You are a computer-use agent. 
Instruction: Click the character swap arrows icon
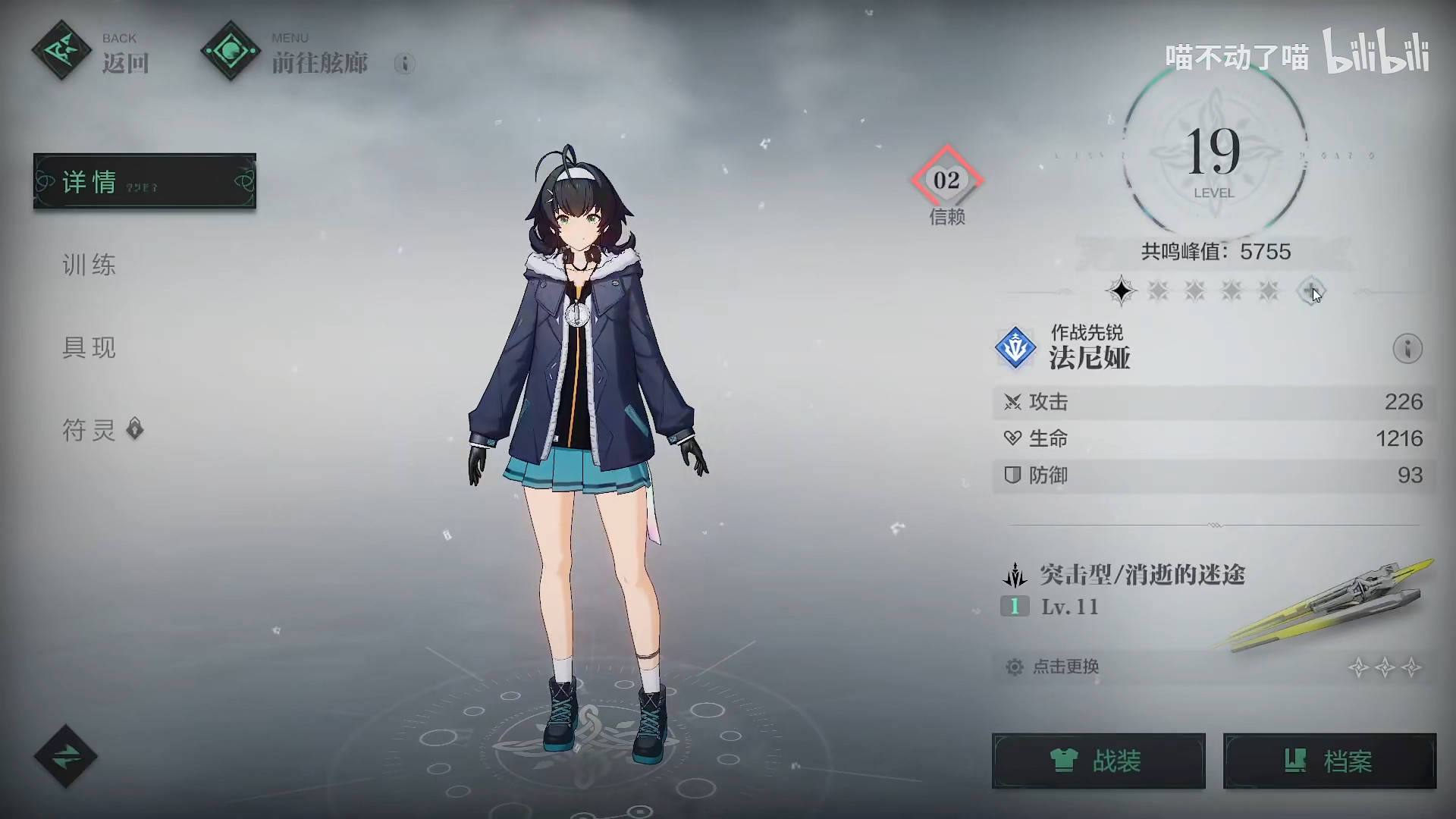click(66, 756)
